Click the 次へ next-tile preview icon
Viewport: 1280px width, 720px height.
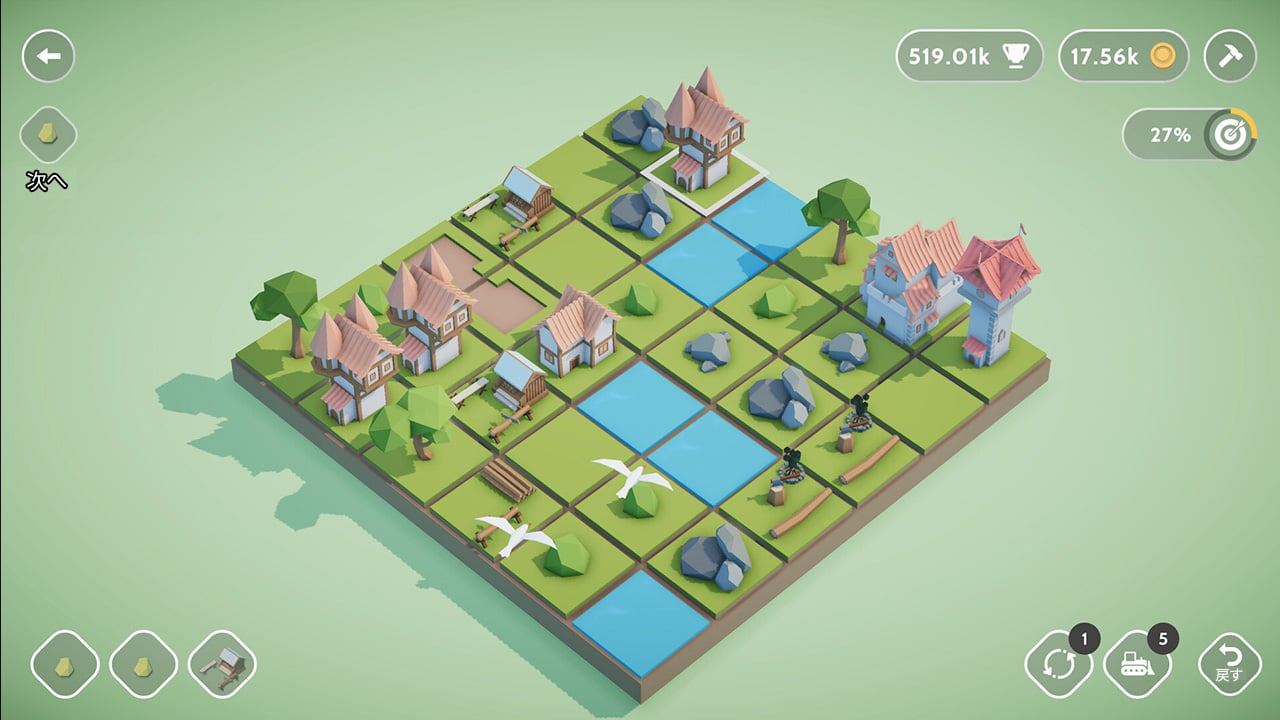pos(47,135)
